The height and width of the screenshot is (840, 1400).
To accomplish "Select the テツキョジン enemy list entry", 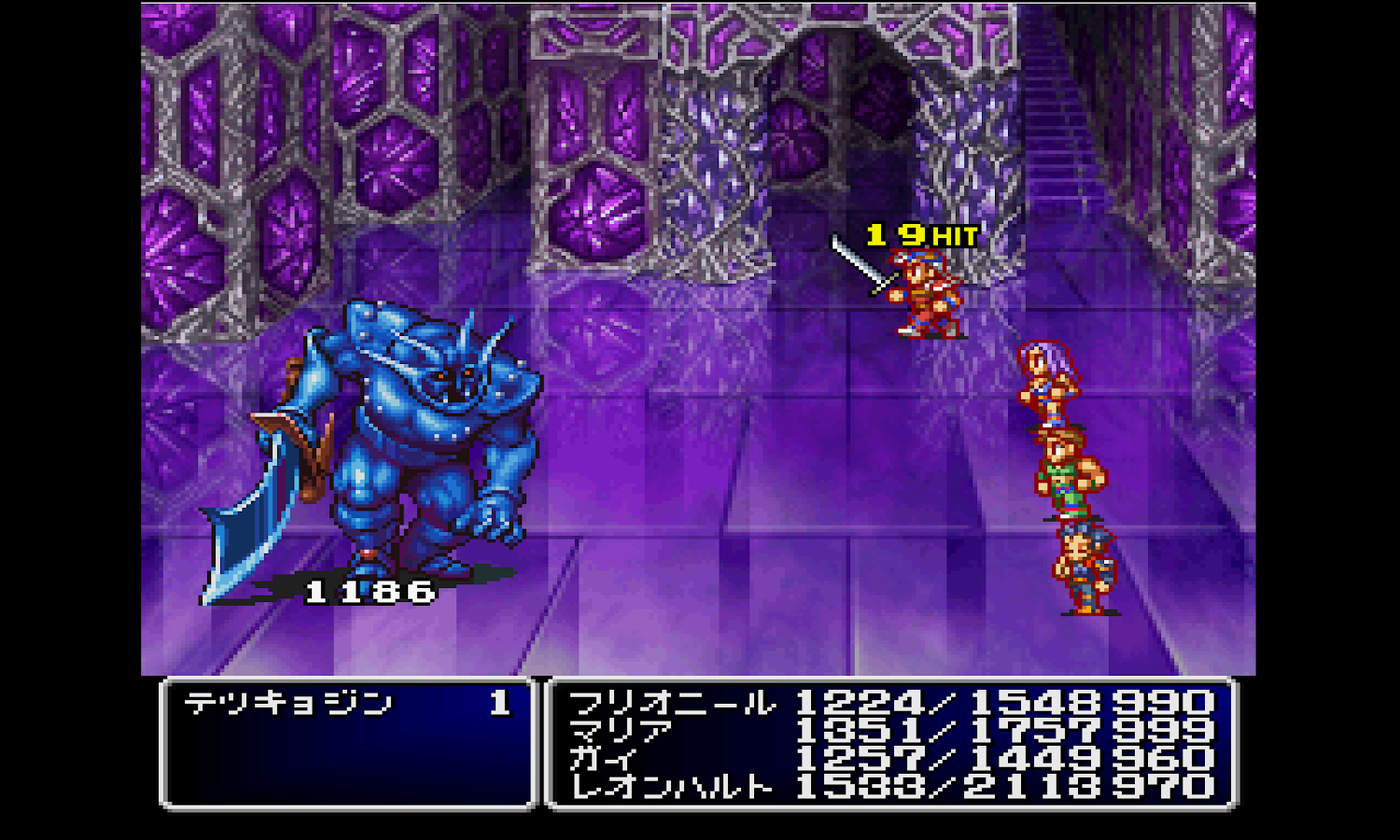I will 289,703.
